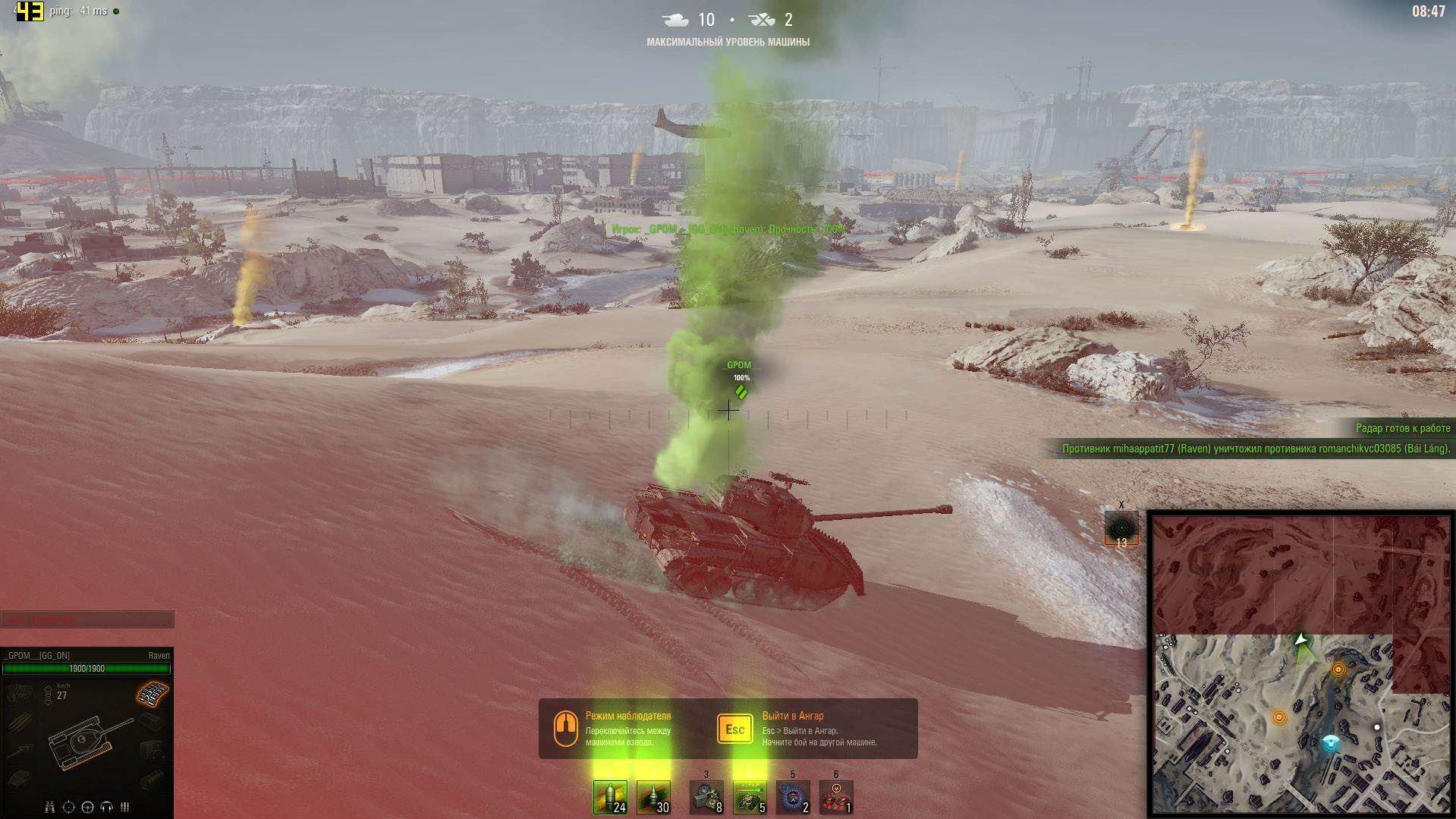Select the blue airdrop marker on the minimap
This screenshot has height=819, width=1456.
coord(1331,743)
